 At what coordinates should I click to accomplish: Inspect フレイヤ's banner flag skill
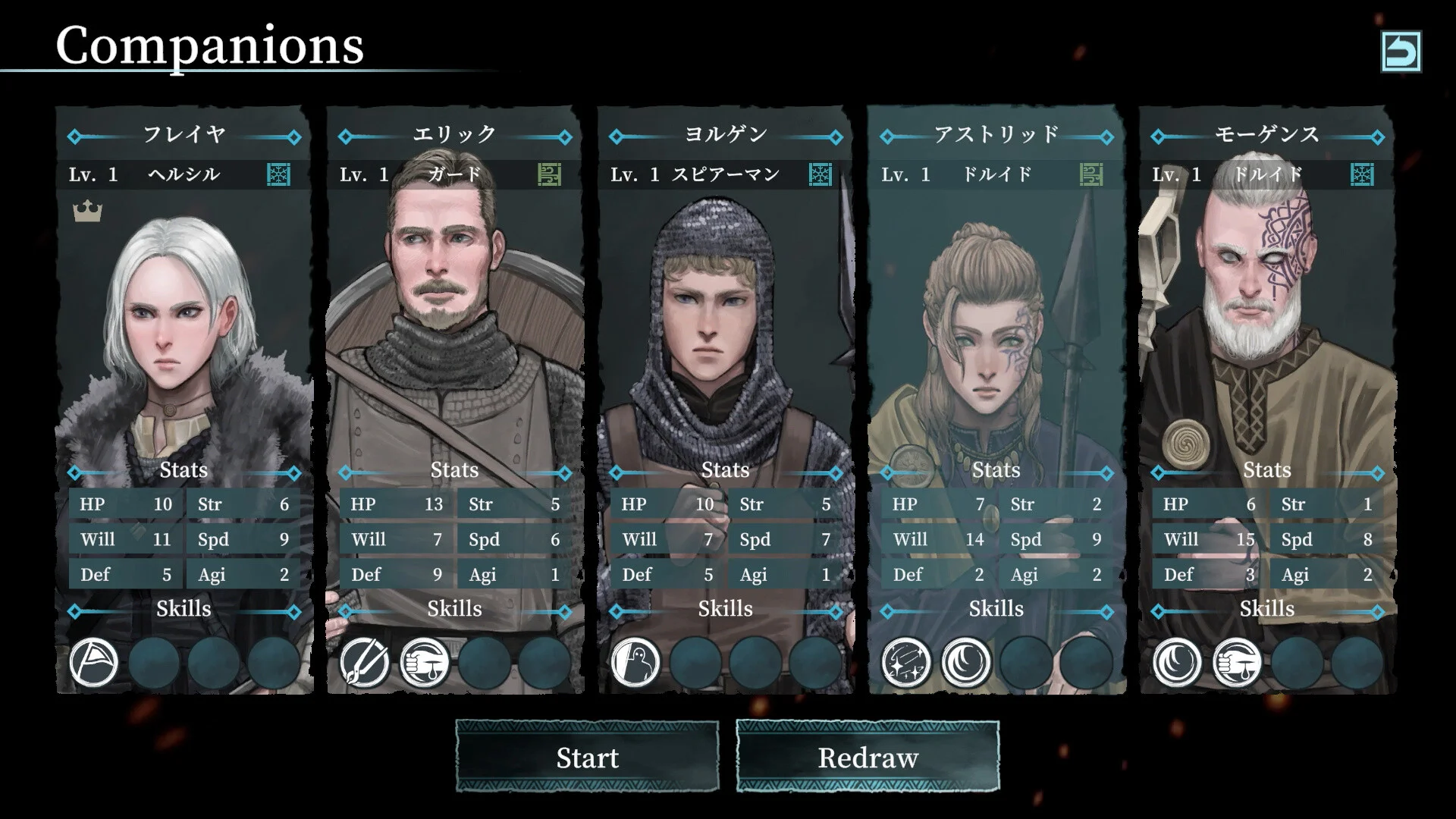[x=94, y=662]
